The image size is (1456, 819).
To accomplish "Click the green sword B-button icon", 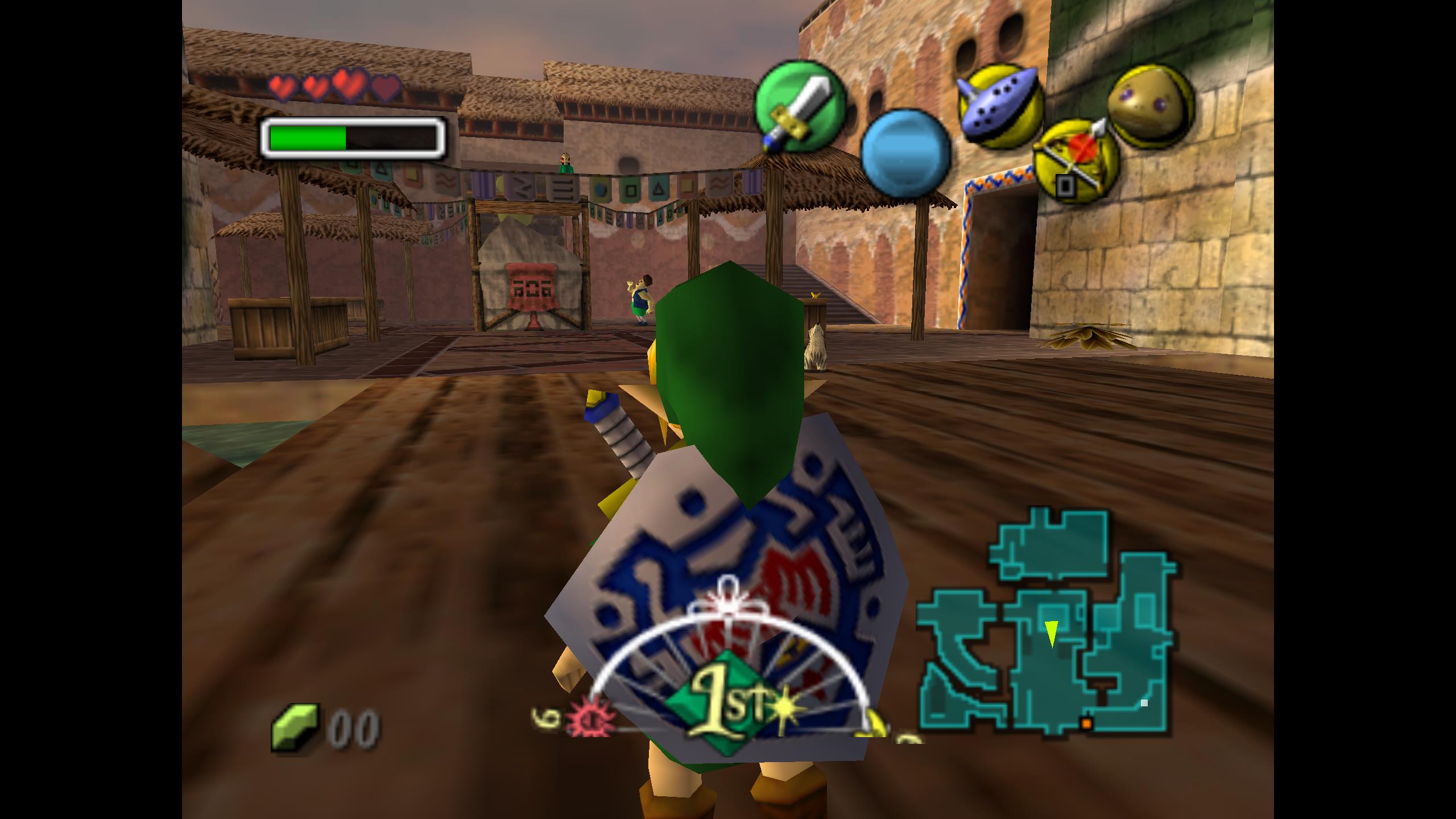I will pyautogui.click(x=799, y=106).
